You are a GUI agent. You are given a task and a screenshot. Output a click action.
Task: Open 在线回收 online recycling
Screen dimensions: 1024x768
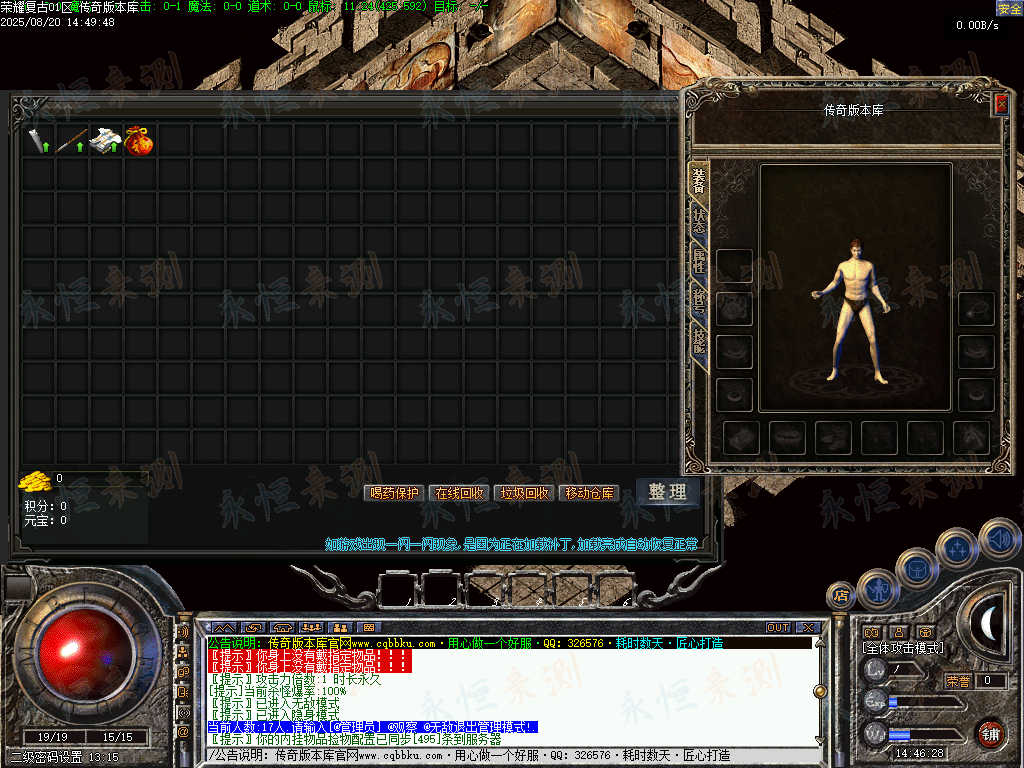tap(458, 493)
